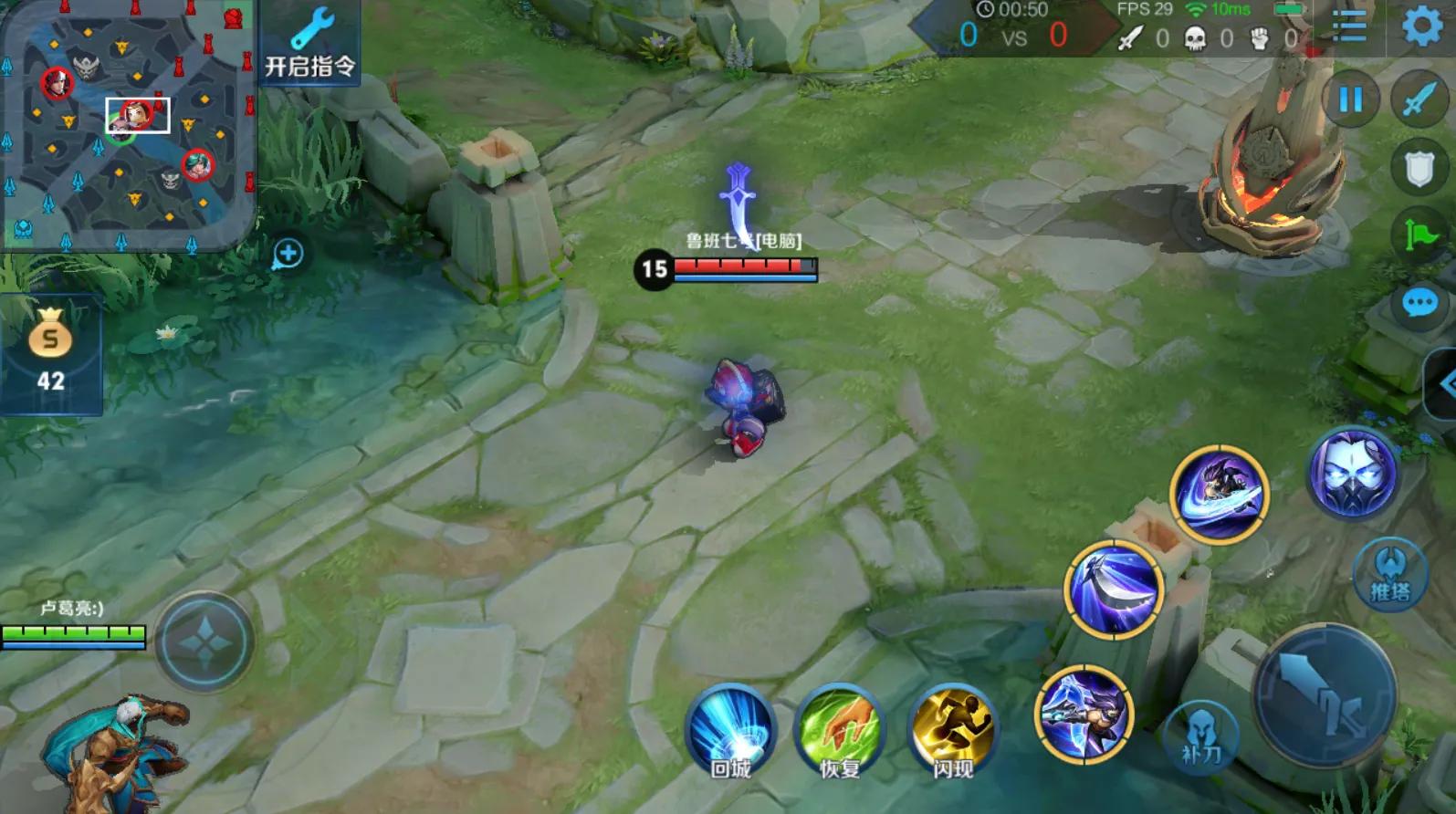The height and width of the screenshot is (814, 1456).
Task: Hit the main sword attack button
Action: (1324, 695)
